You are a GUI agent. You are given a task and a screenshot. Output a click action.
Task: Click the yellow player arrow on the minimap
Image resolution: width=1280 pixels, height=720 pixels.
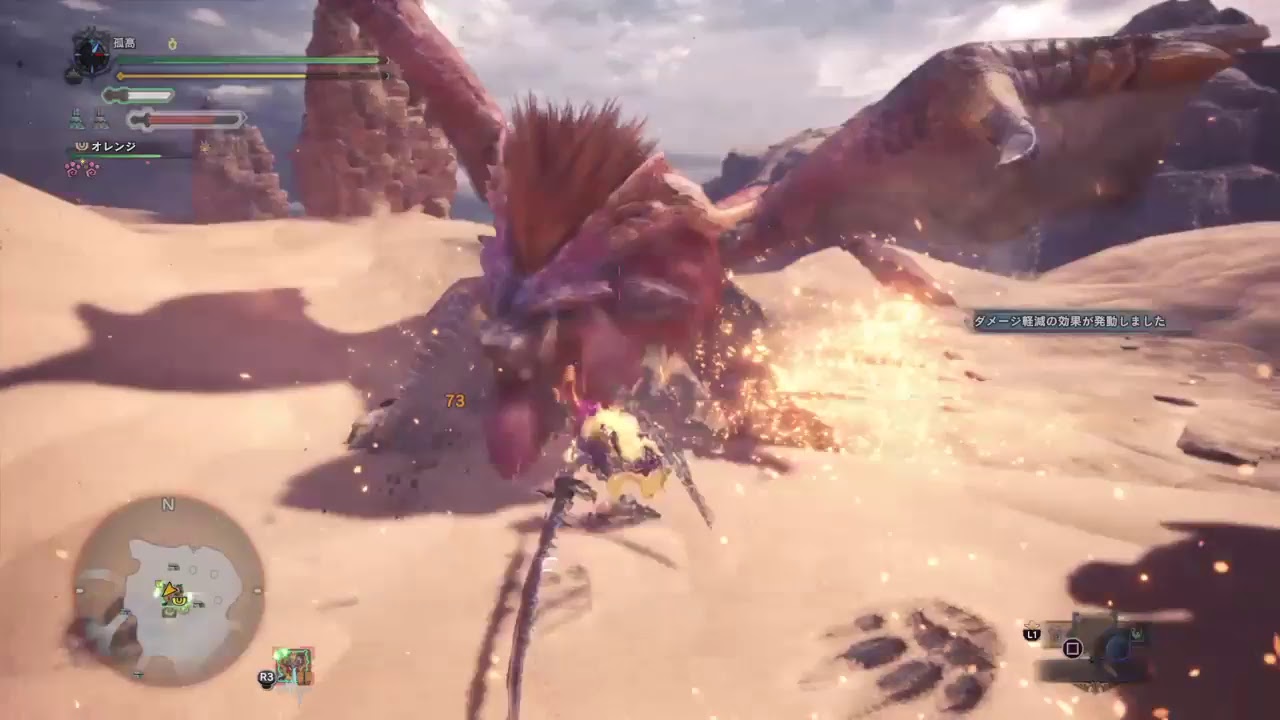pos(171,591)
